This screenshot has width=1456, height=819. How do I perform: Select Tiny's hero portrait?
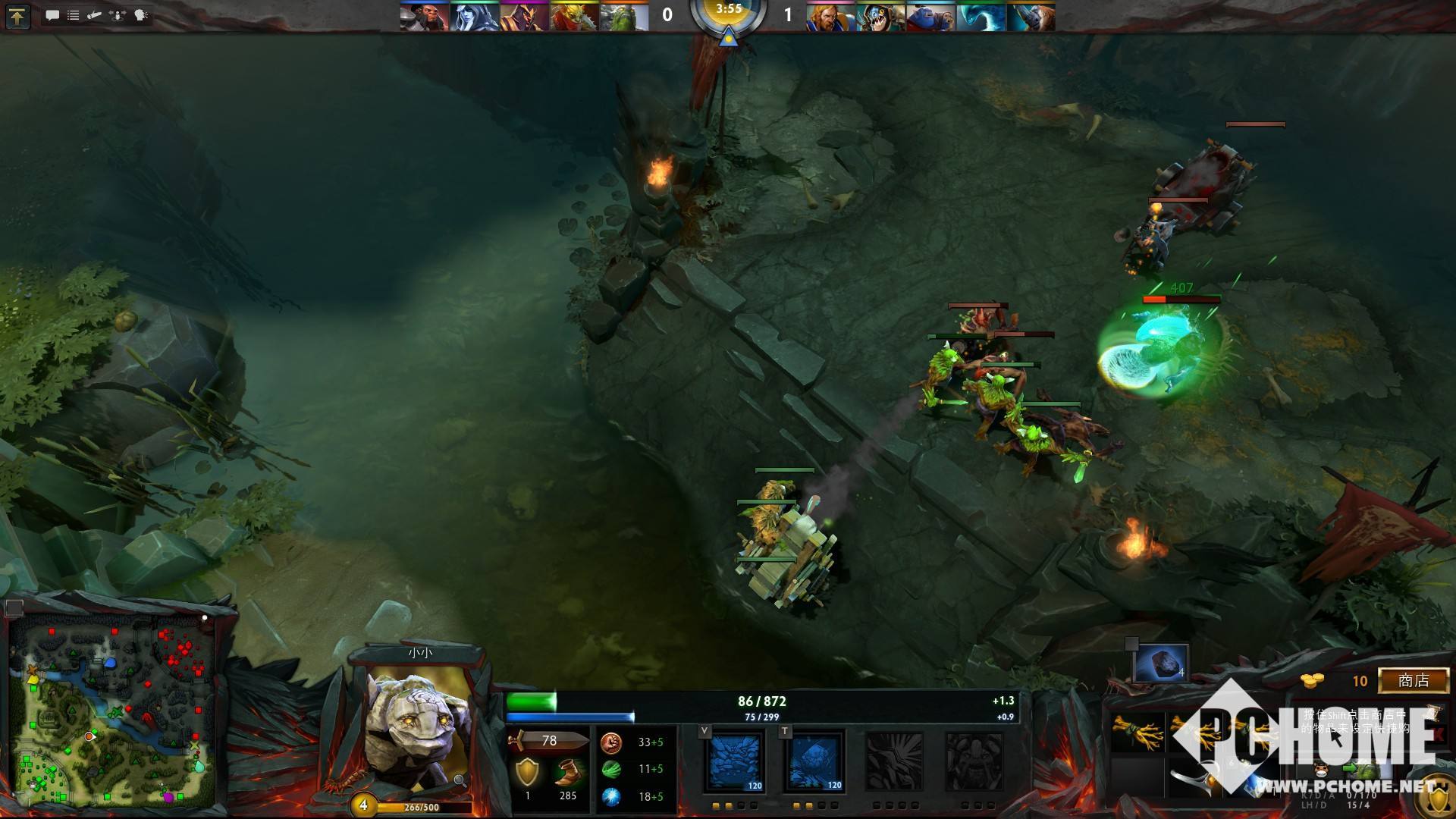click(416, 728)
